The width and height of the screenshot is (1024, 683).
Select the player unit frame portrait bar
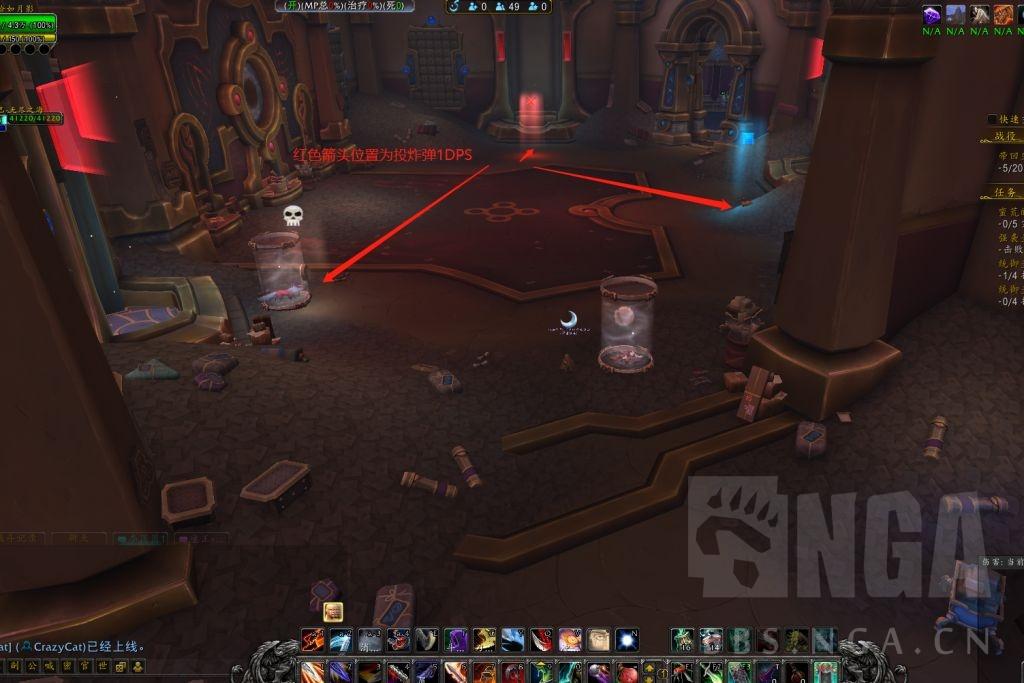click(28, 25)
